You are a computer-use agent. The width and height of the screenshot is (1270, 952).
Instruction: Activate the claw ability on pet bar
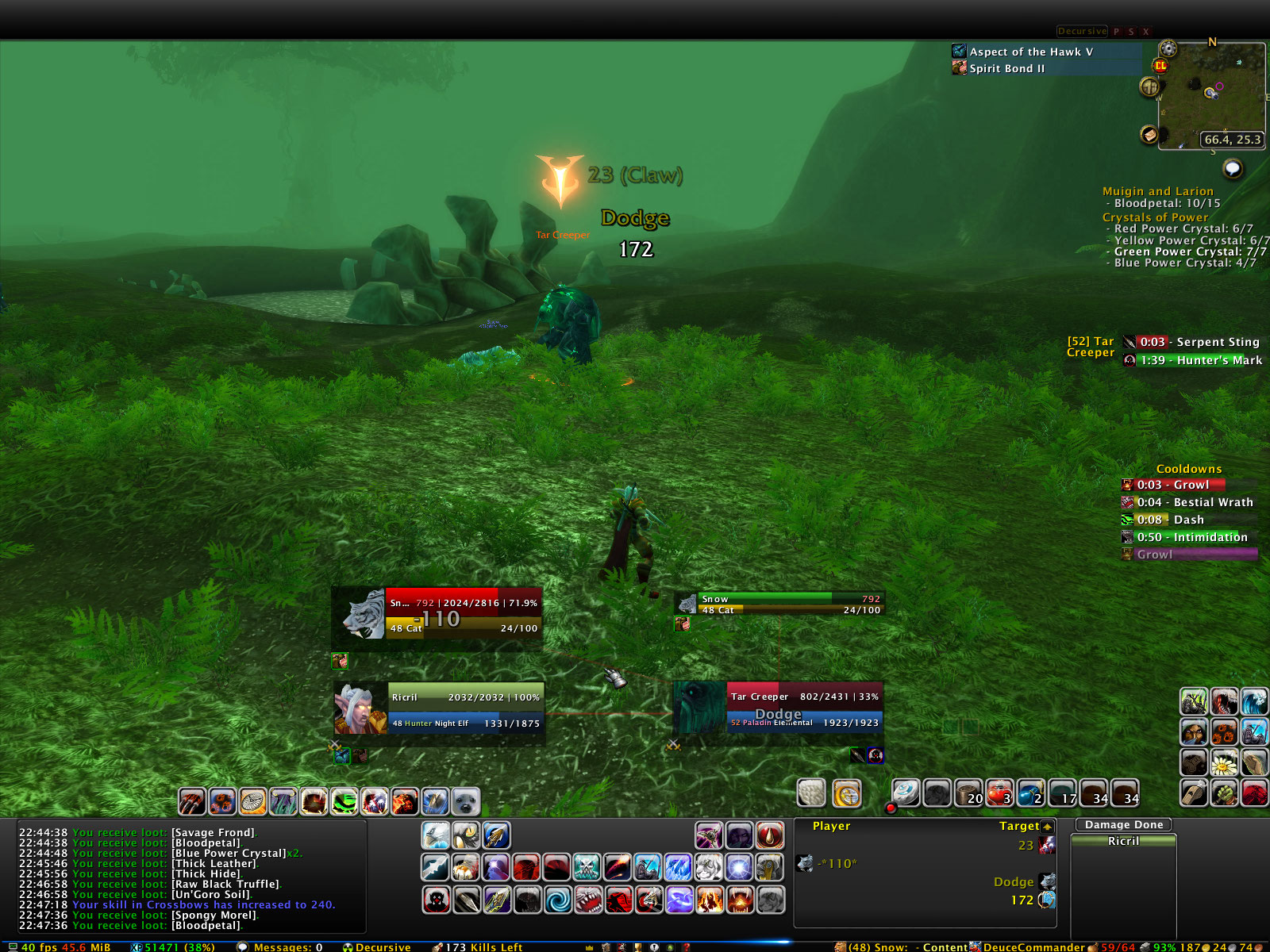[193, 802]
